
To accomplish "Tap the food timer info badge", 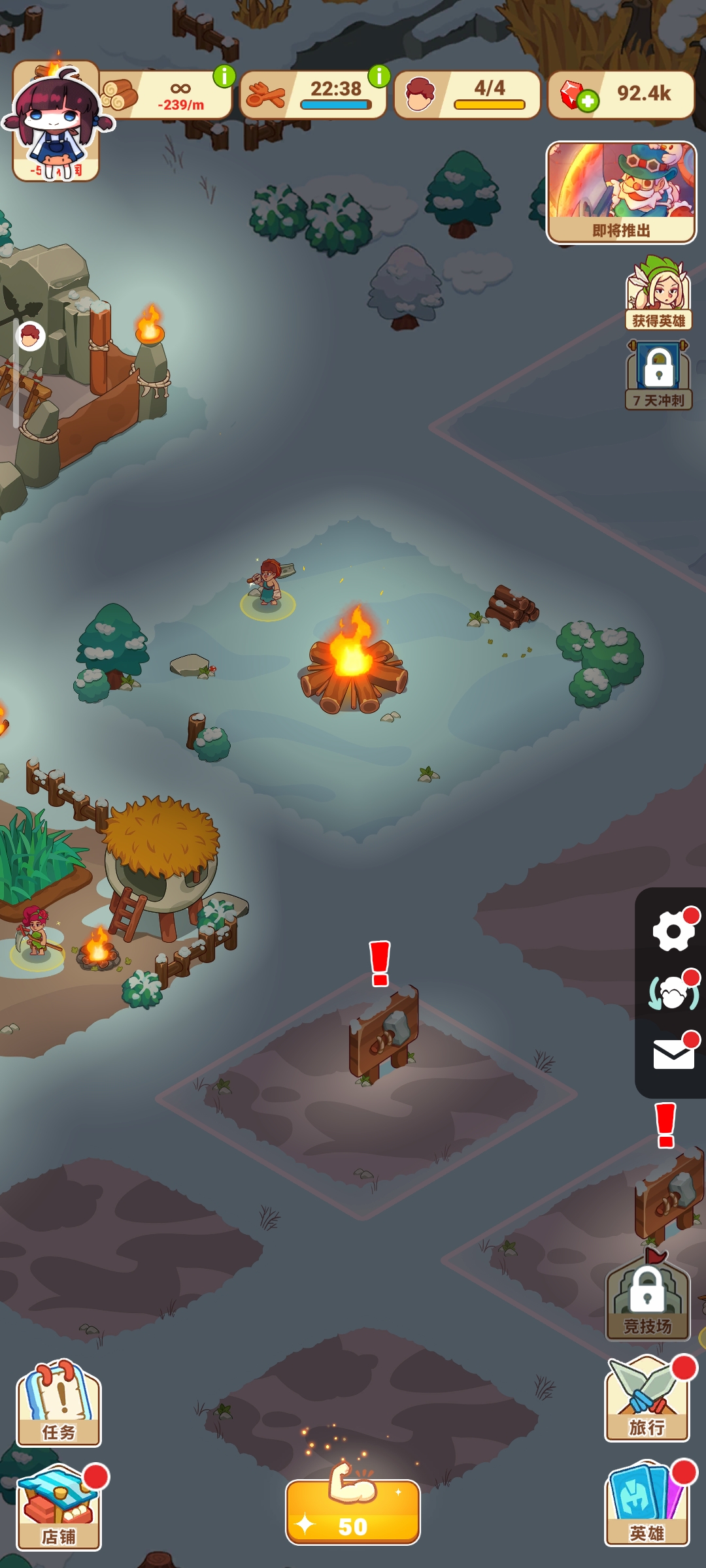I will click(379, 76).
